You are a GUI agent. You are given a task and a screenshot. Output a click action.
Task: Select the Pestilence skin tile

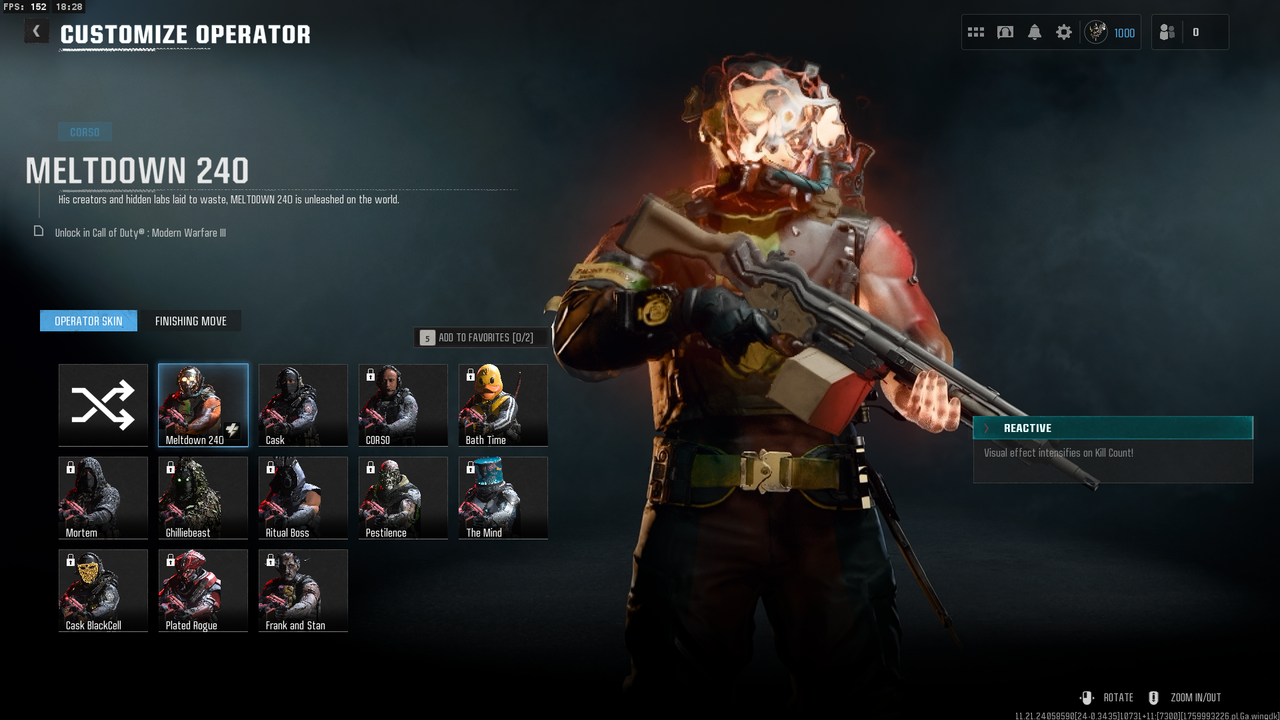point(403,498)
